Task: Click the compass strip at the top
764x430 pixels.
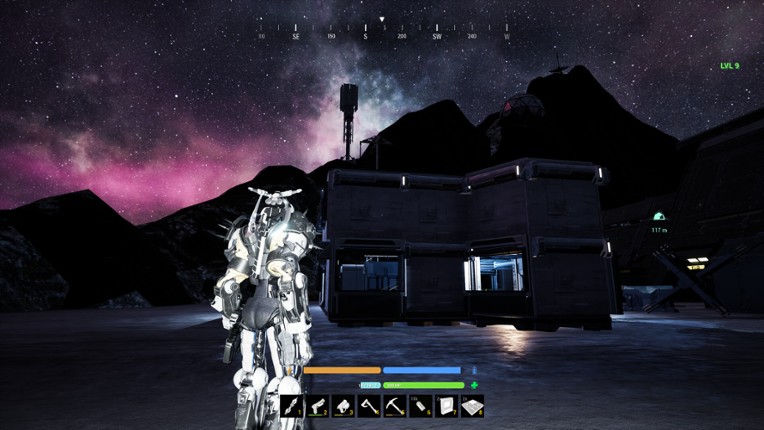Action: pyautogui.click(x=382, y=34)
